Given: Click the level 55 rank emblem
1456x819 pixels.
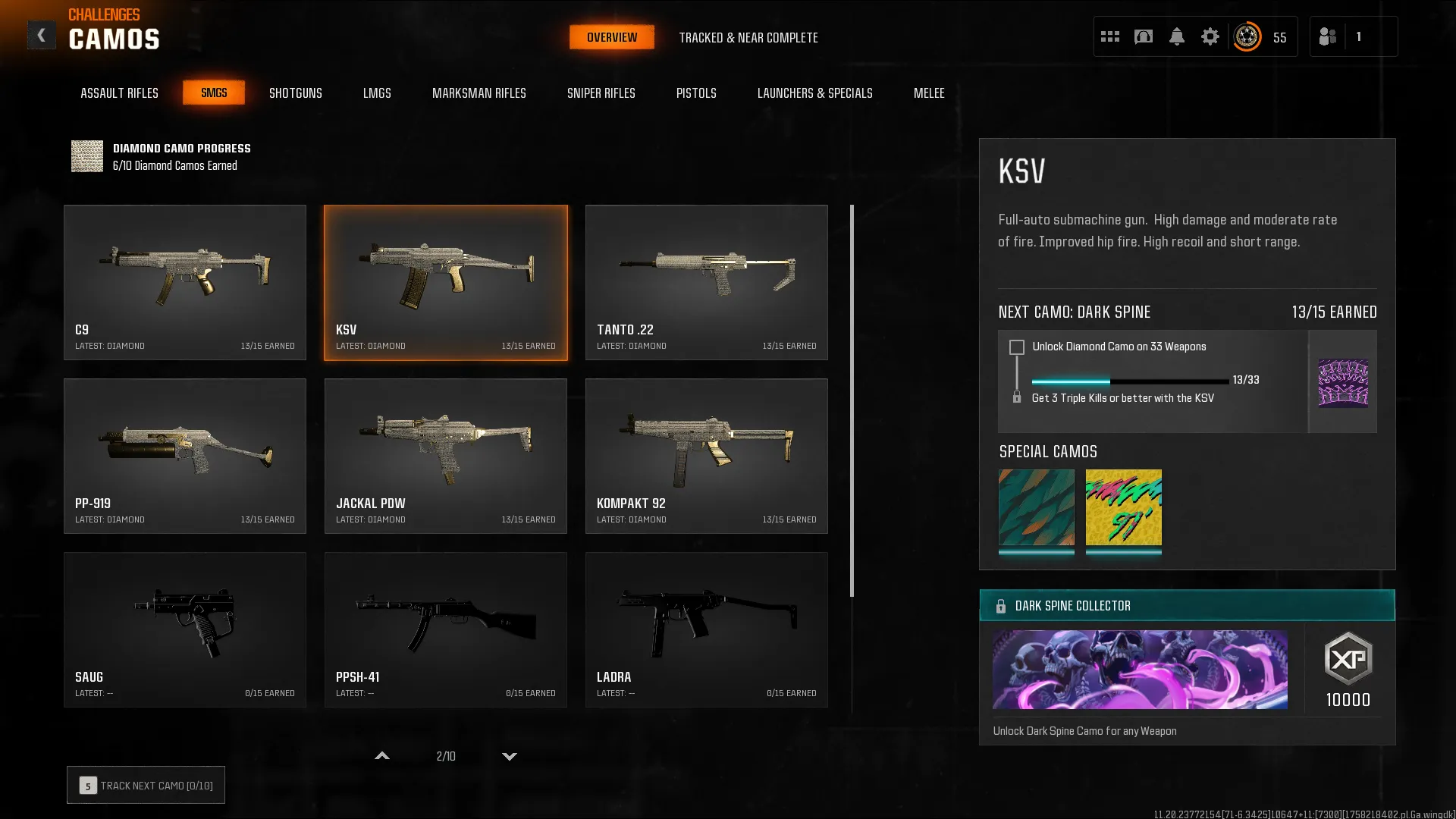Looking at the screenshot, I should point(1247,36).
